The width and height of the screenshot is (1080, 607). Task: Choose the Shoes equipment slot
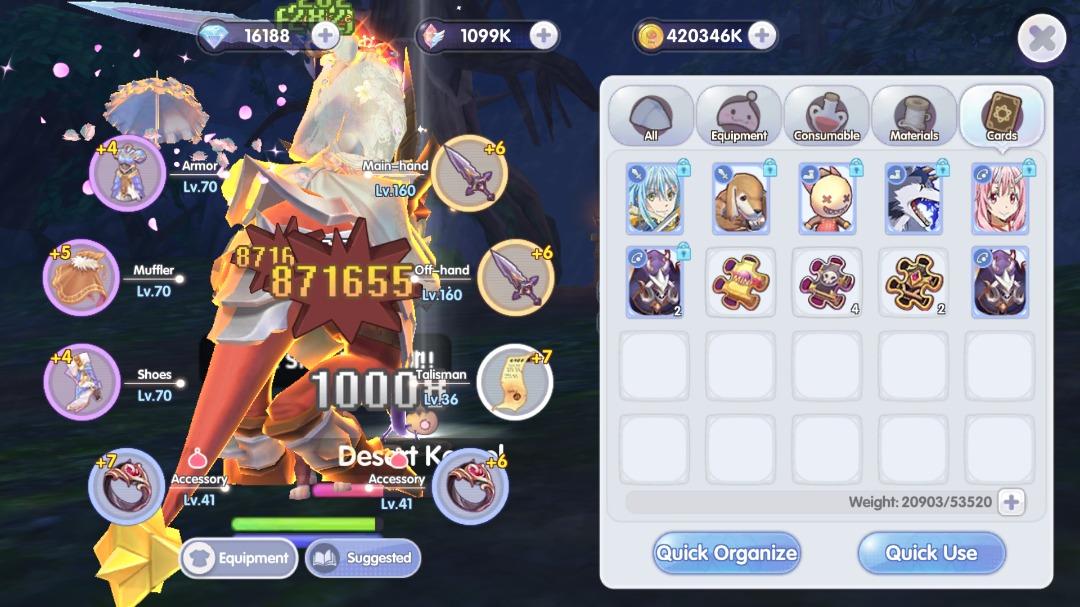tap(81, 381)
